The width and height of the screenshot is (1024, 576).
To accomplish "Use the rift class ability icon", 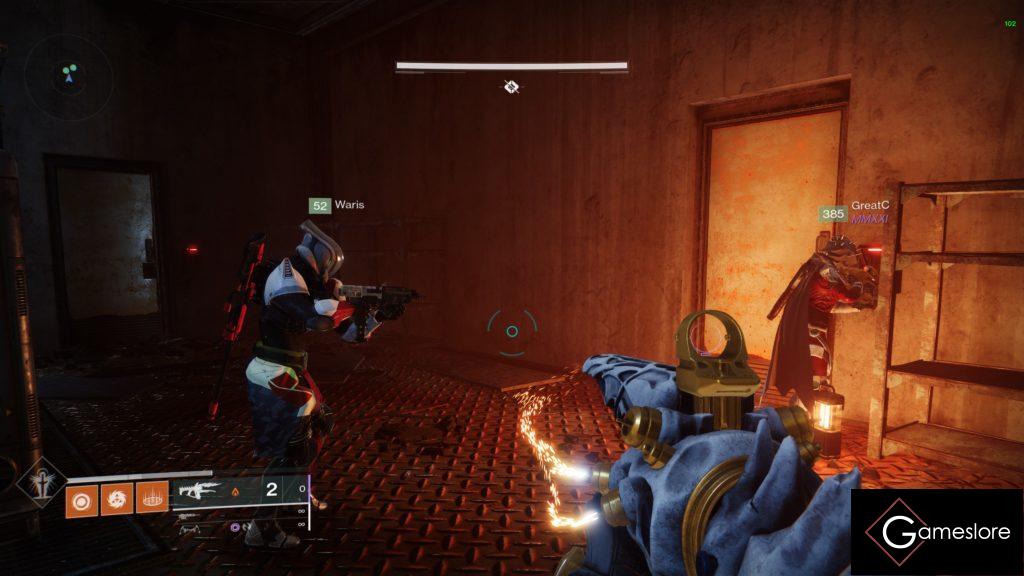I will 151,497.
